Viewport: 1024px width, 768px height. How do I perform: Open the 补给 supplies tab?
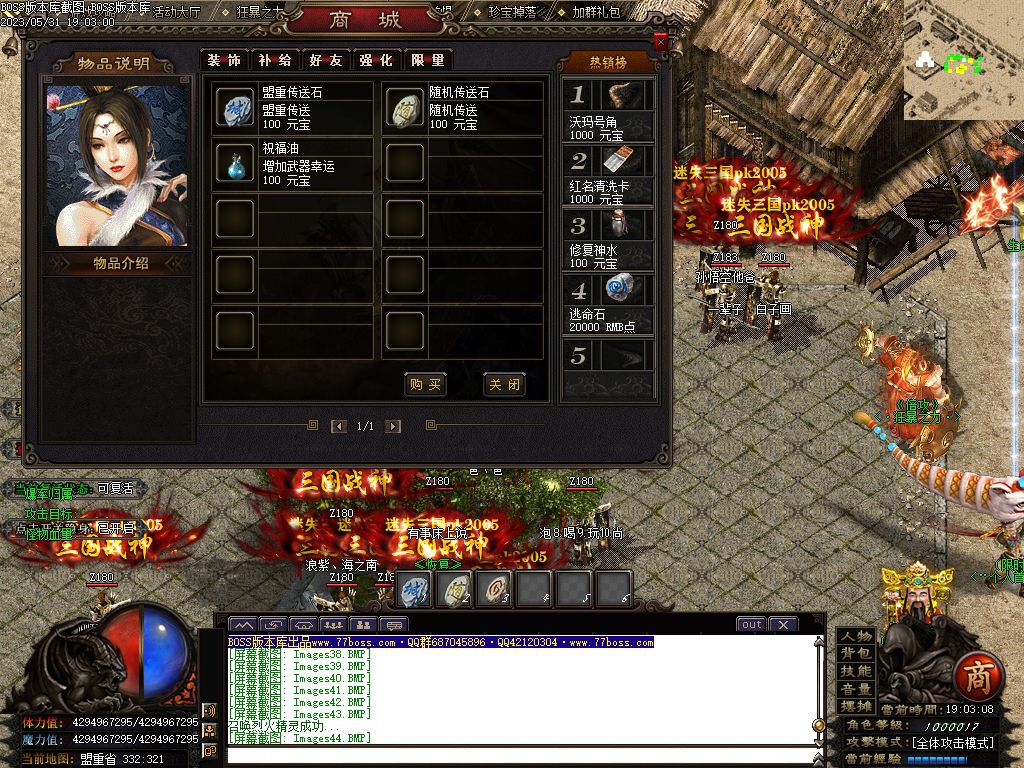click(x=275, y=60)
